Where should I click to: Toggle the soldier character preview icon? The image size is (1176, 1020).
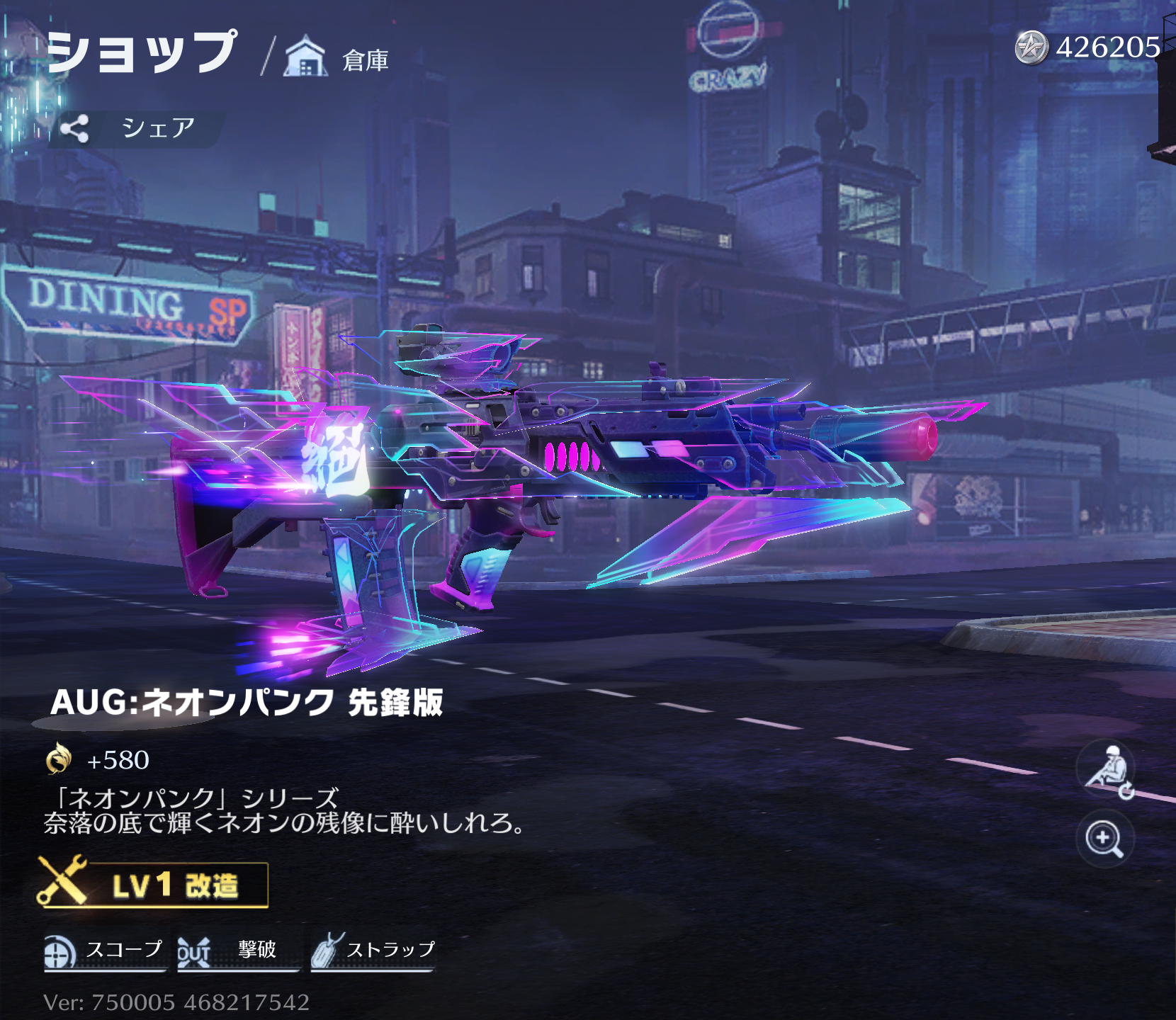click(x=1106, y=769)
